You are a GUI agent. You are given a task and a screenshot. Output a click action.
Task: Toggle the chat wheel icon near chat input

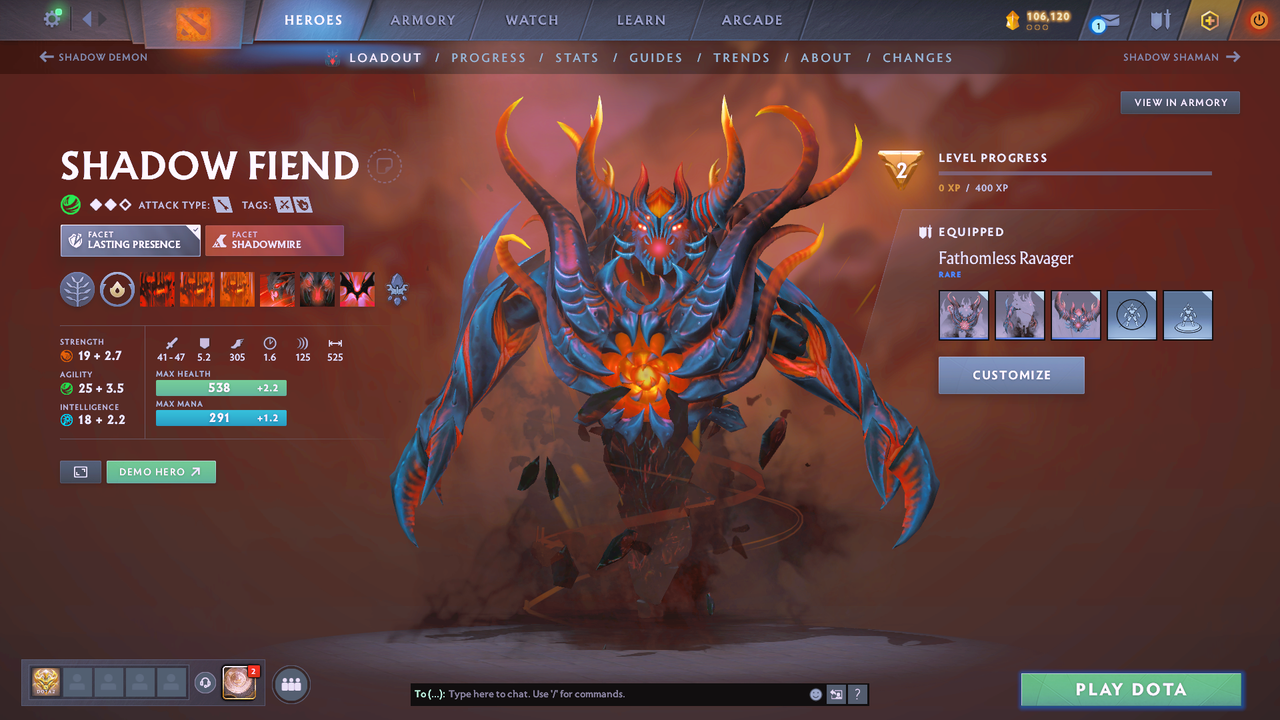point(836,693)
